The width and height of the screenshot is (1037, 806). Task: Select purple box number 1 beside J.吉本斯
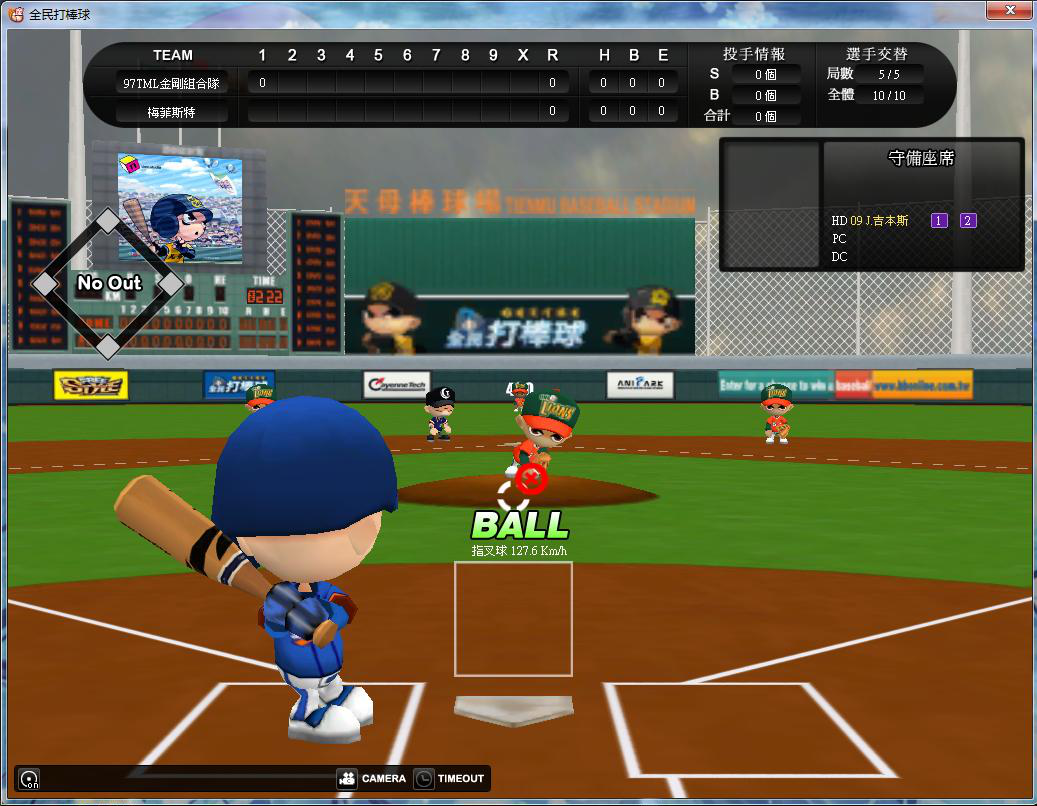(939, 221)
